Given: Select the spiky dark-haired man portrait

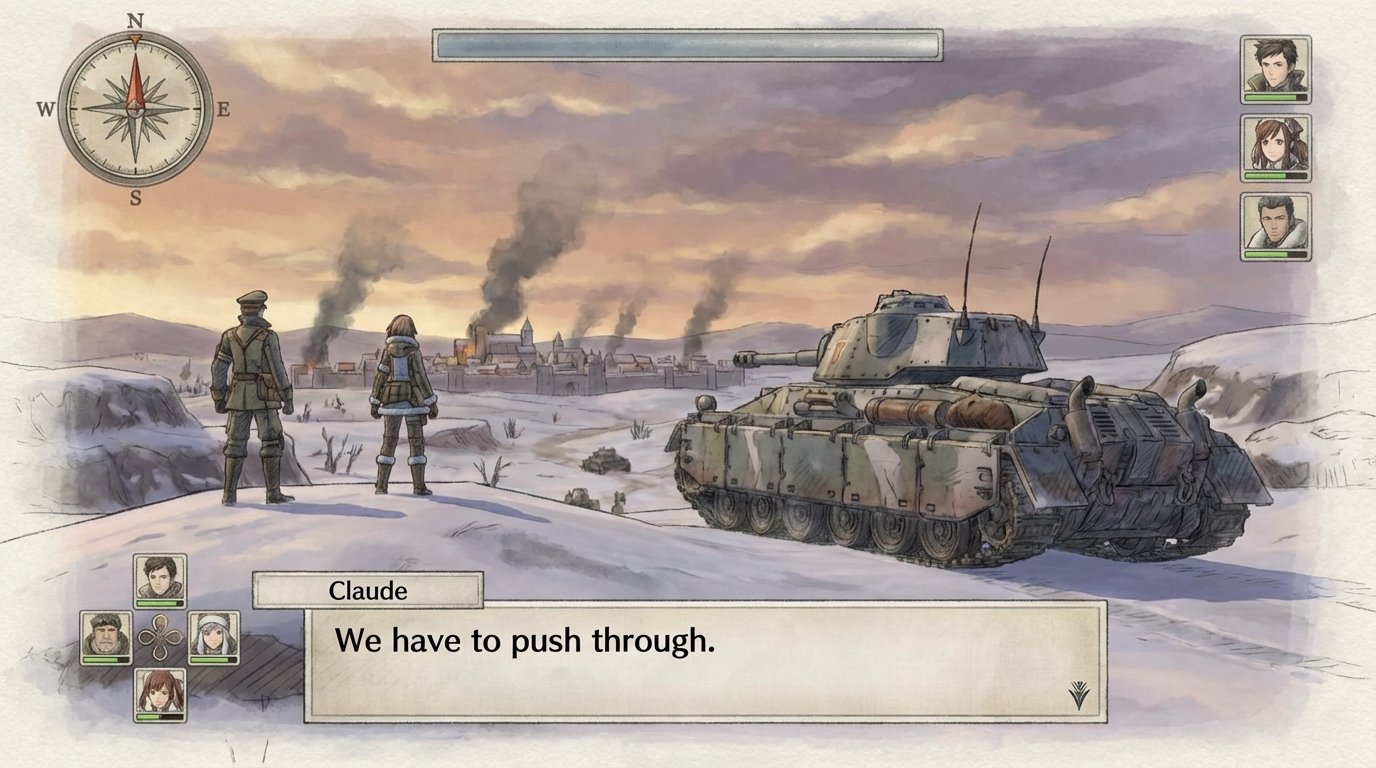Looking at the screenshot, I should pos(1275,68).
